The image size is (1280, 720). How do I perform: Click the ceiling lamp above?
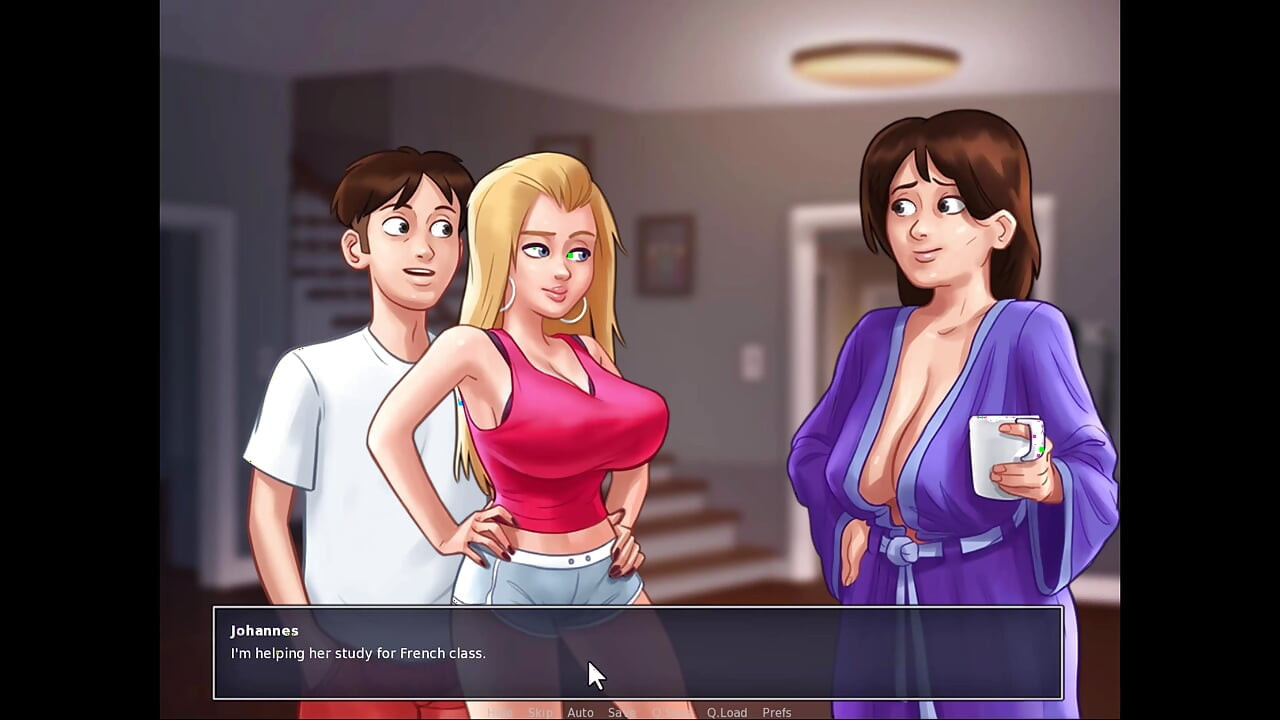coord(875,63)
